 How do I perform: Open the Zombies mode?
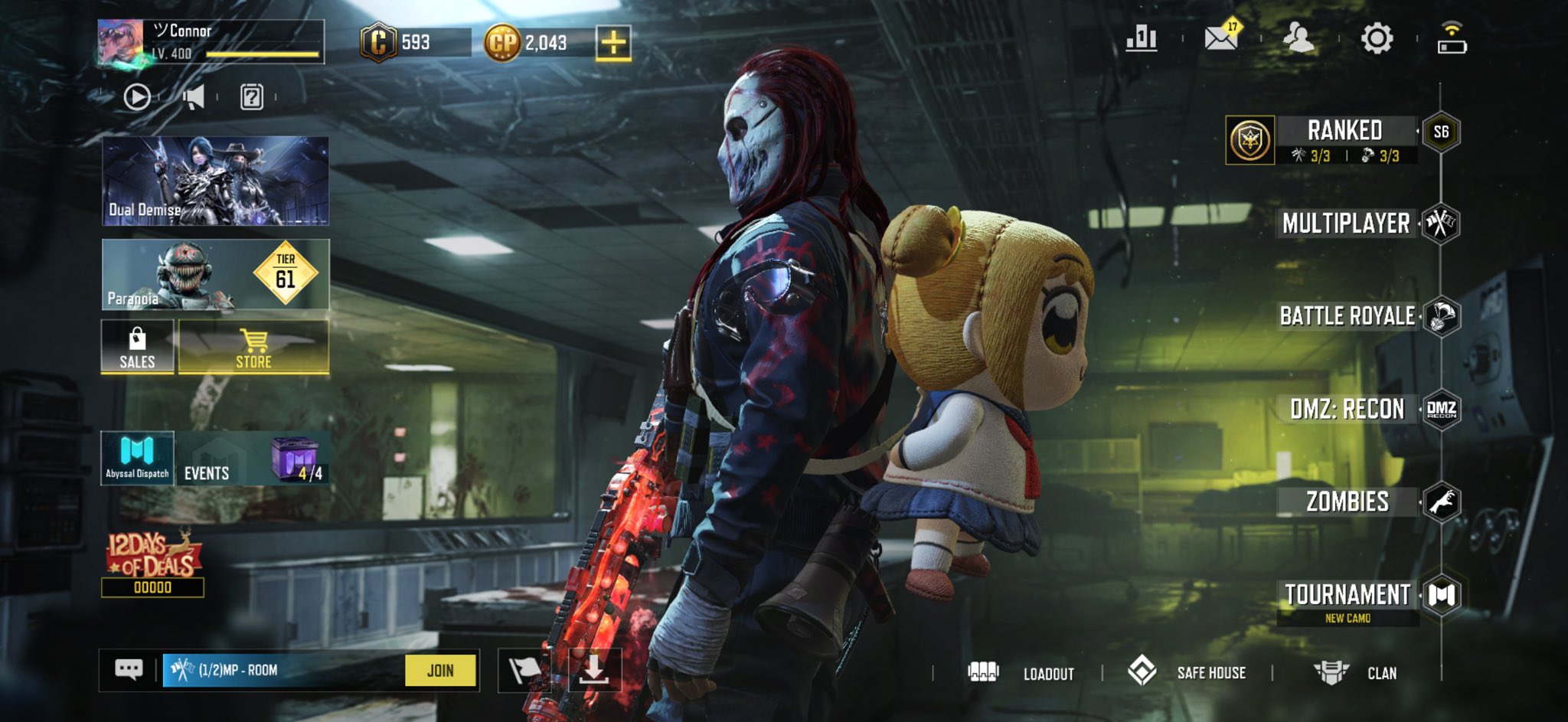pos(1347,501)
